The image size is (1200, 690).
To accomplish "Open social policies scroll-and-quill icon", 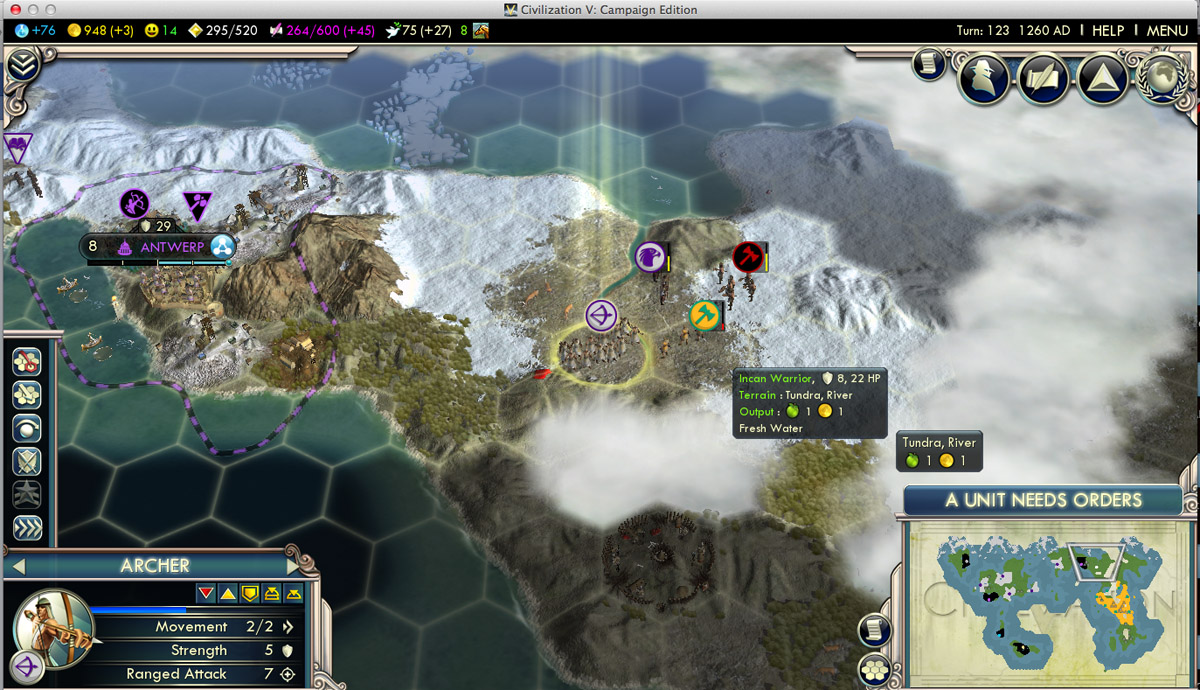I will (1042, 79).
